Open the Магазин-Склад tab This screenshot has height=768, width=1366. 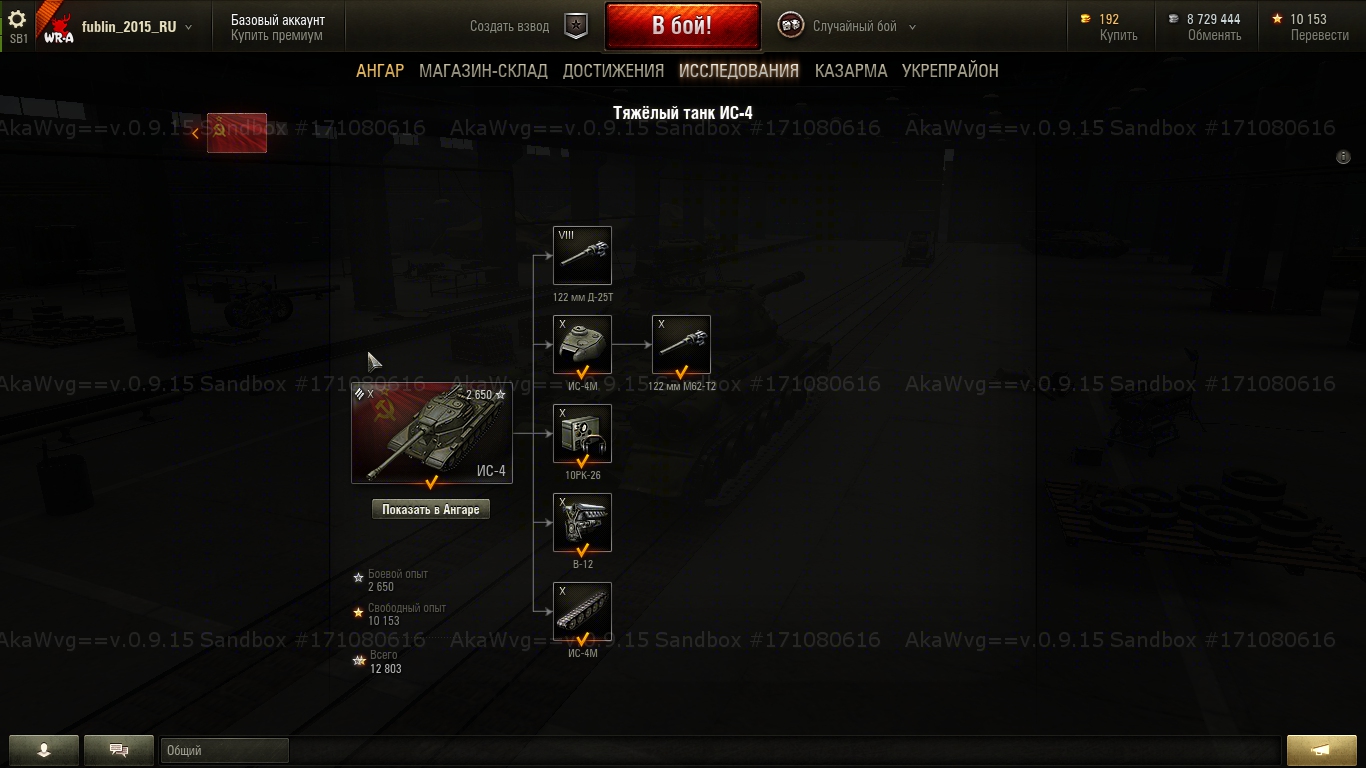coord(483,71)
